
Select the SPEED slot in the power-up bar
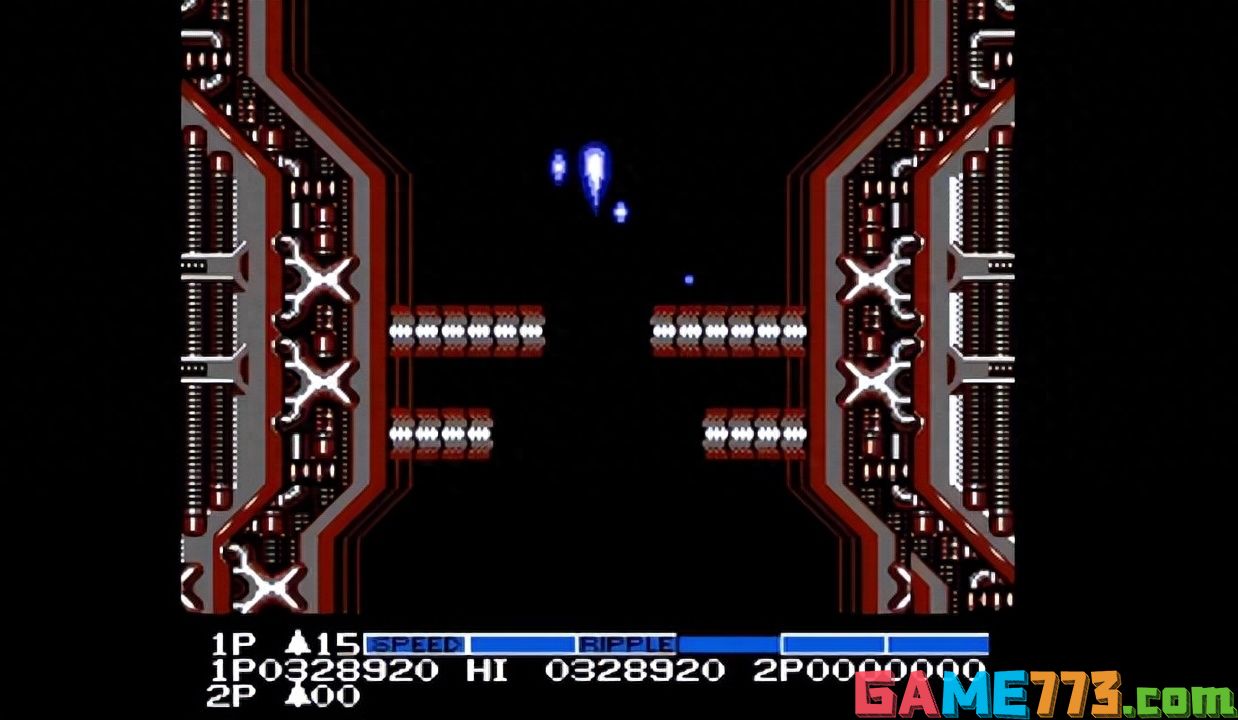coord(415,645)
